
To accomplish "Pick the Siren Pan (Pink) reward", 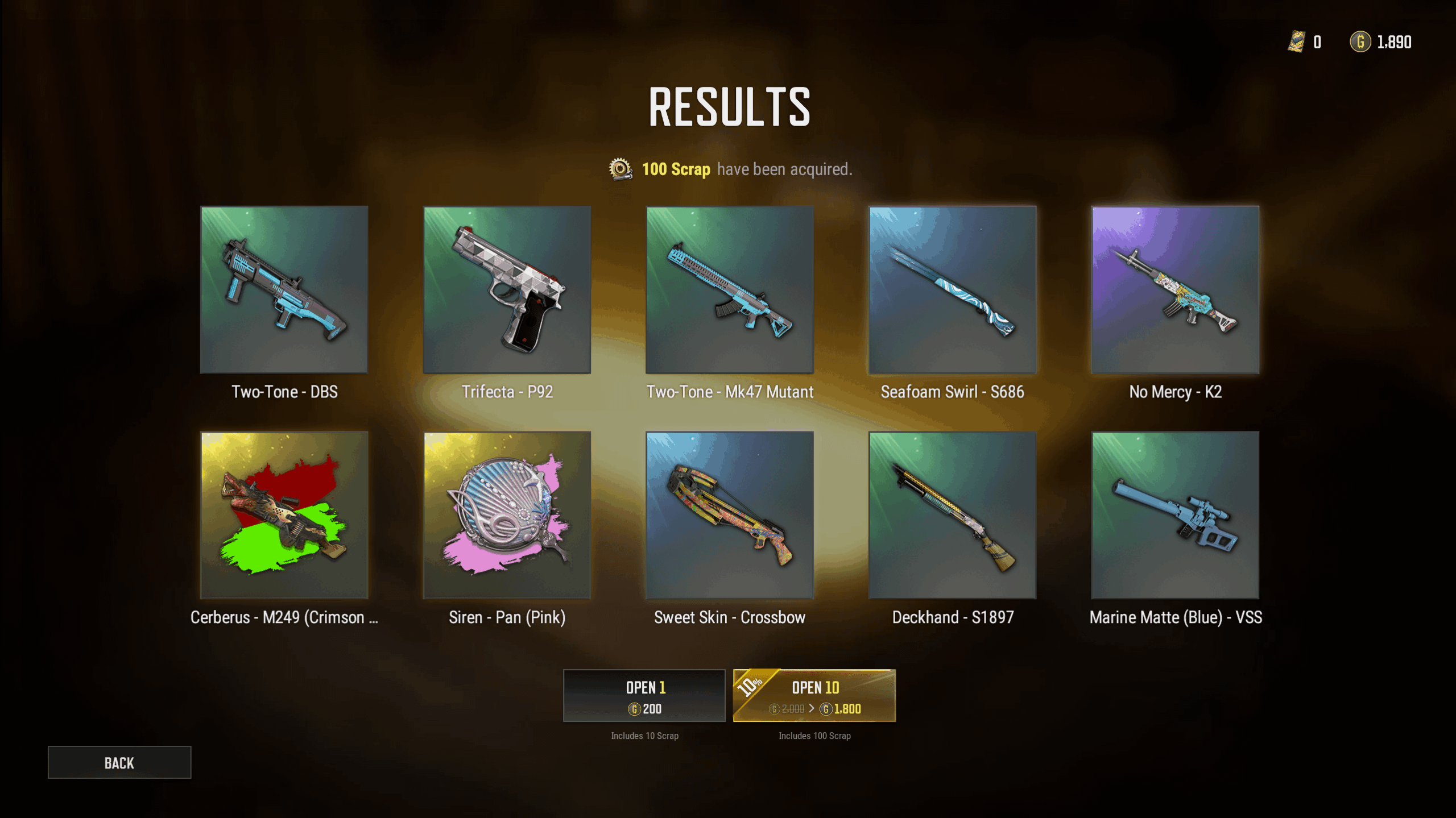I will click(x=507, y=515).
